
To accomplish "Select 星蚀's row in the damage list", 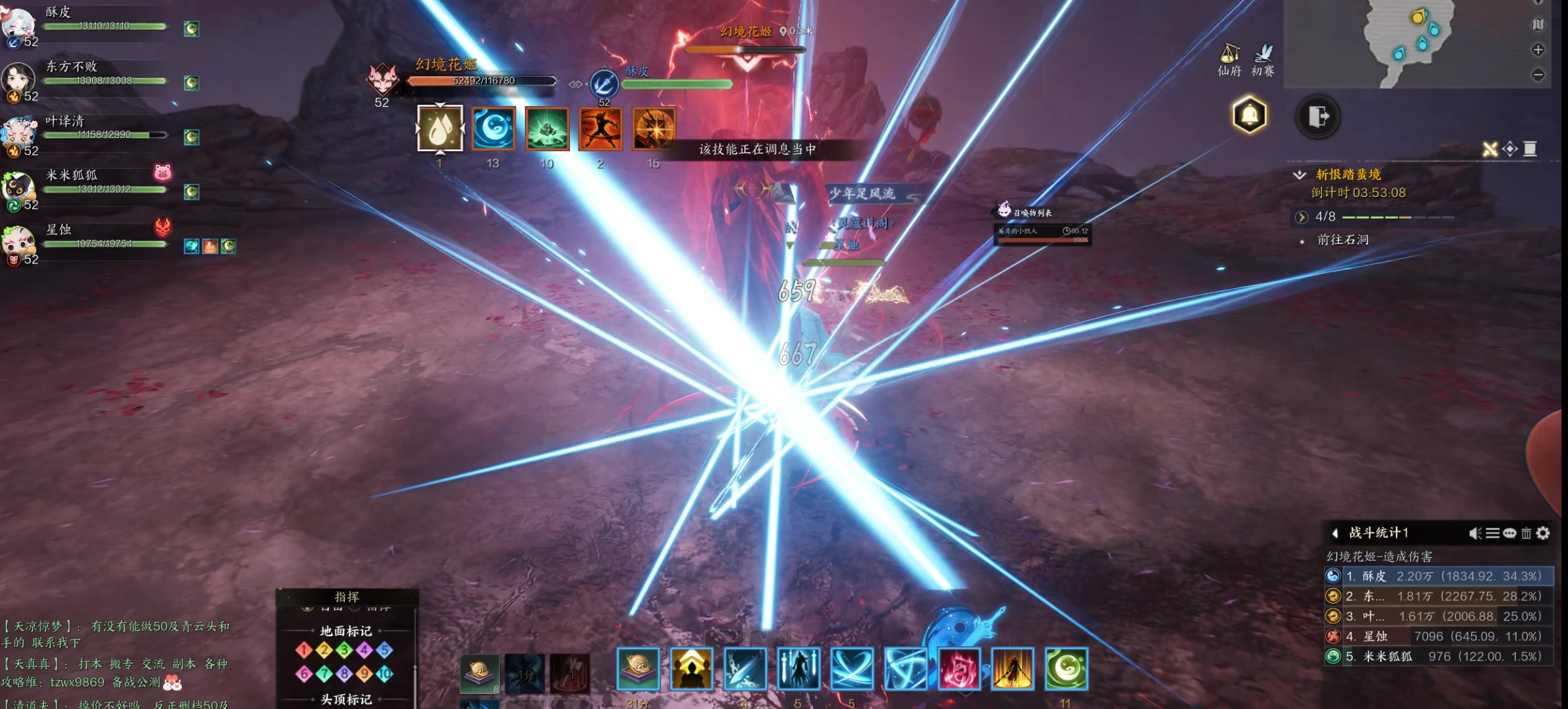I will click(x=1438, y=636).
